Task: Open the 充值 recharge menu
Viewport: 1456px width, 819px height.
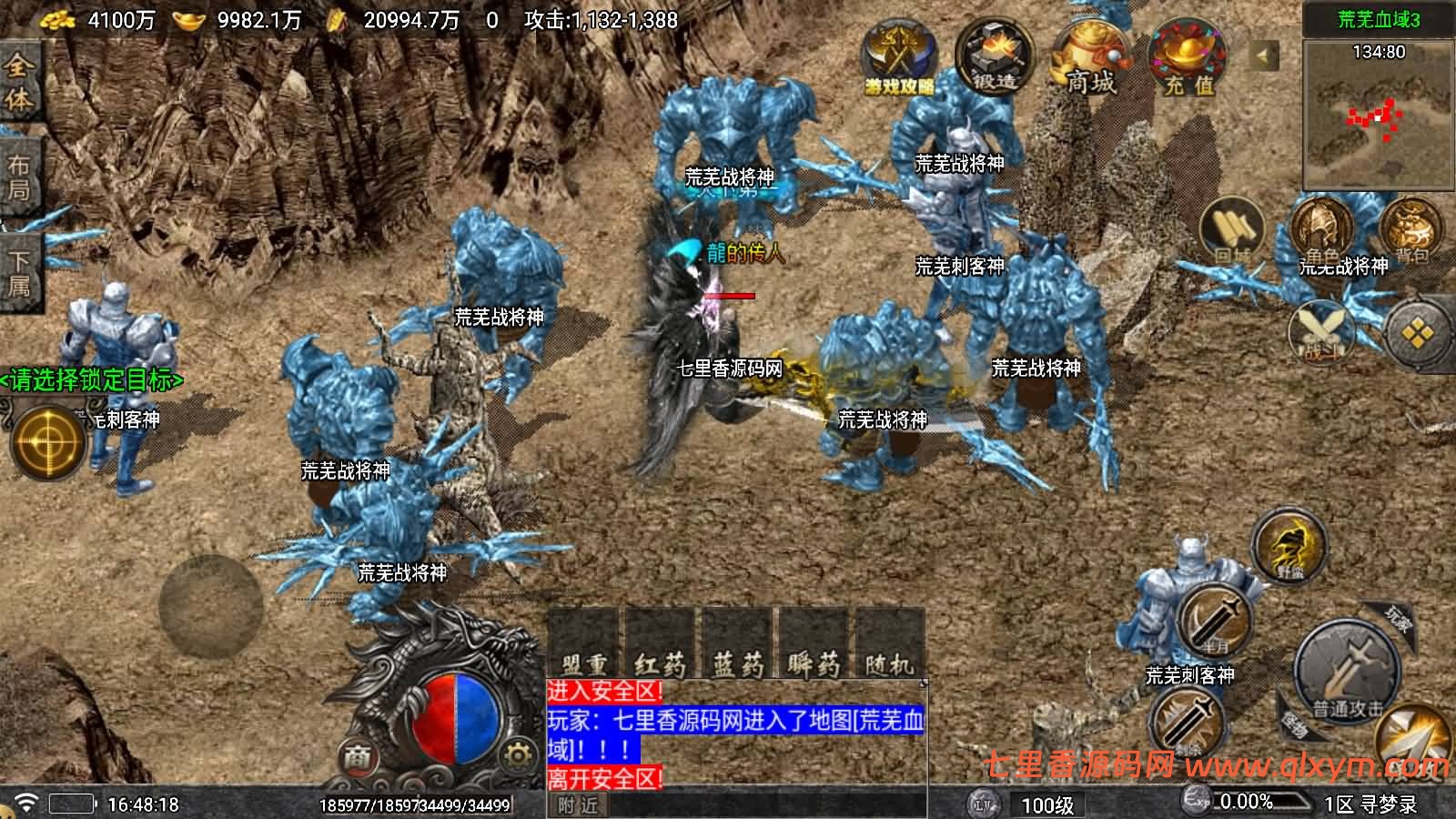Action: point(1188,60)
